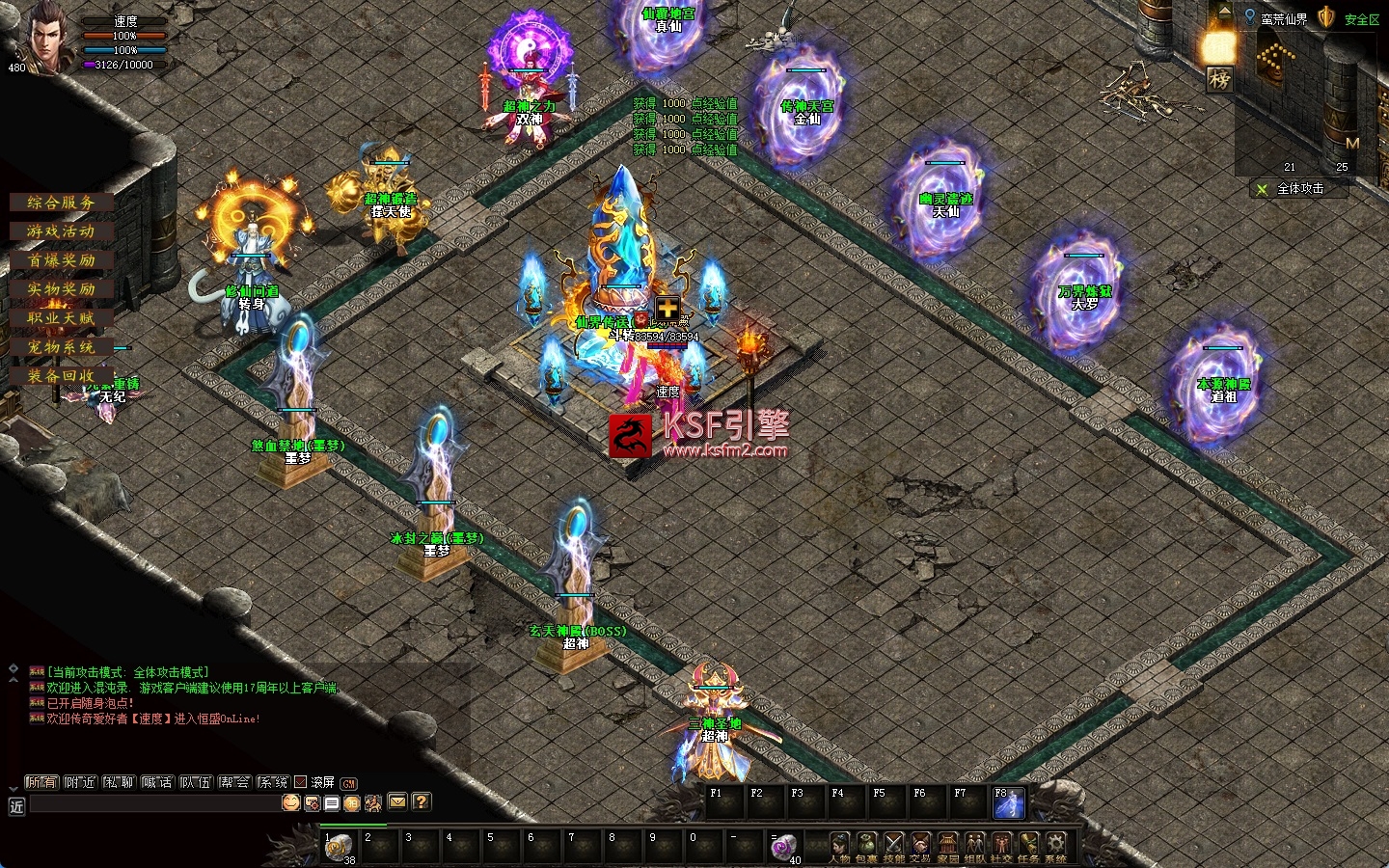Open the mail envelope icon
The image size is (1389, 868).
tap(397, 801)
